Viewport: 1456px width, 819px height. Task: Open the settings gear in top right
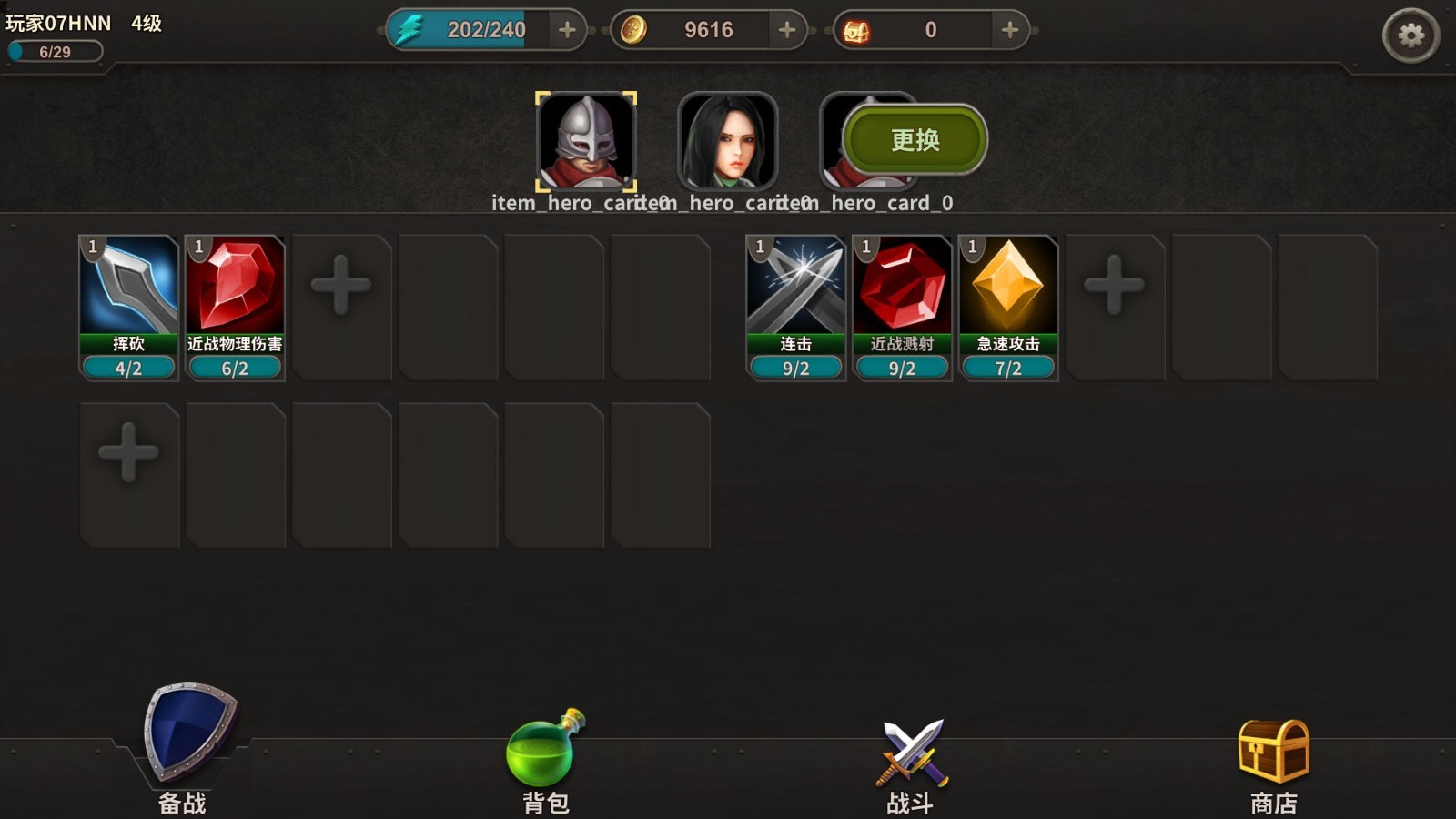pyautogui.click(x=1413, y=33)
